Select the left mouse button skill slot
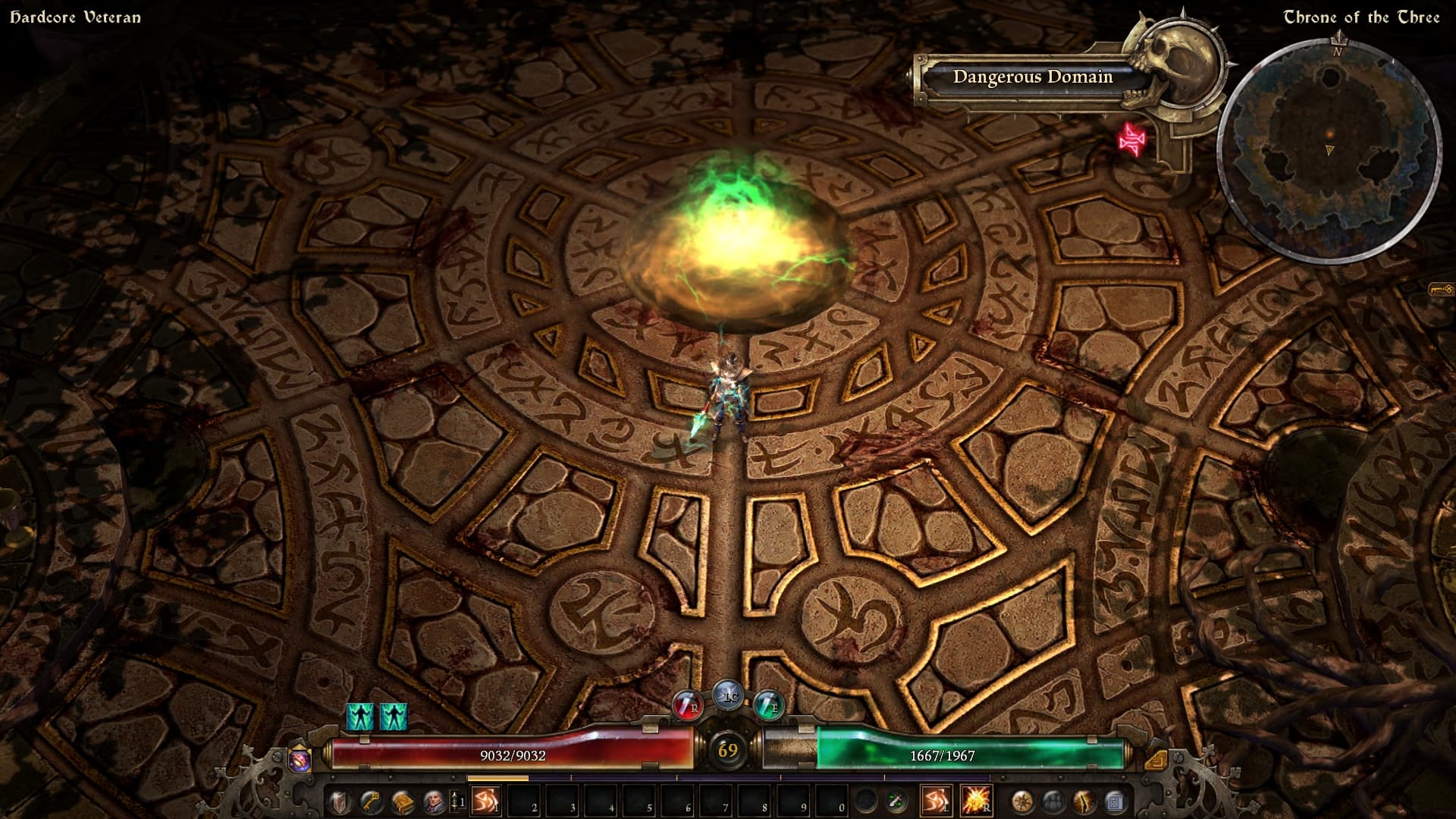 936,801
